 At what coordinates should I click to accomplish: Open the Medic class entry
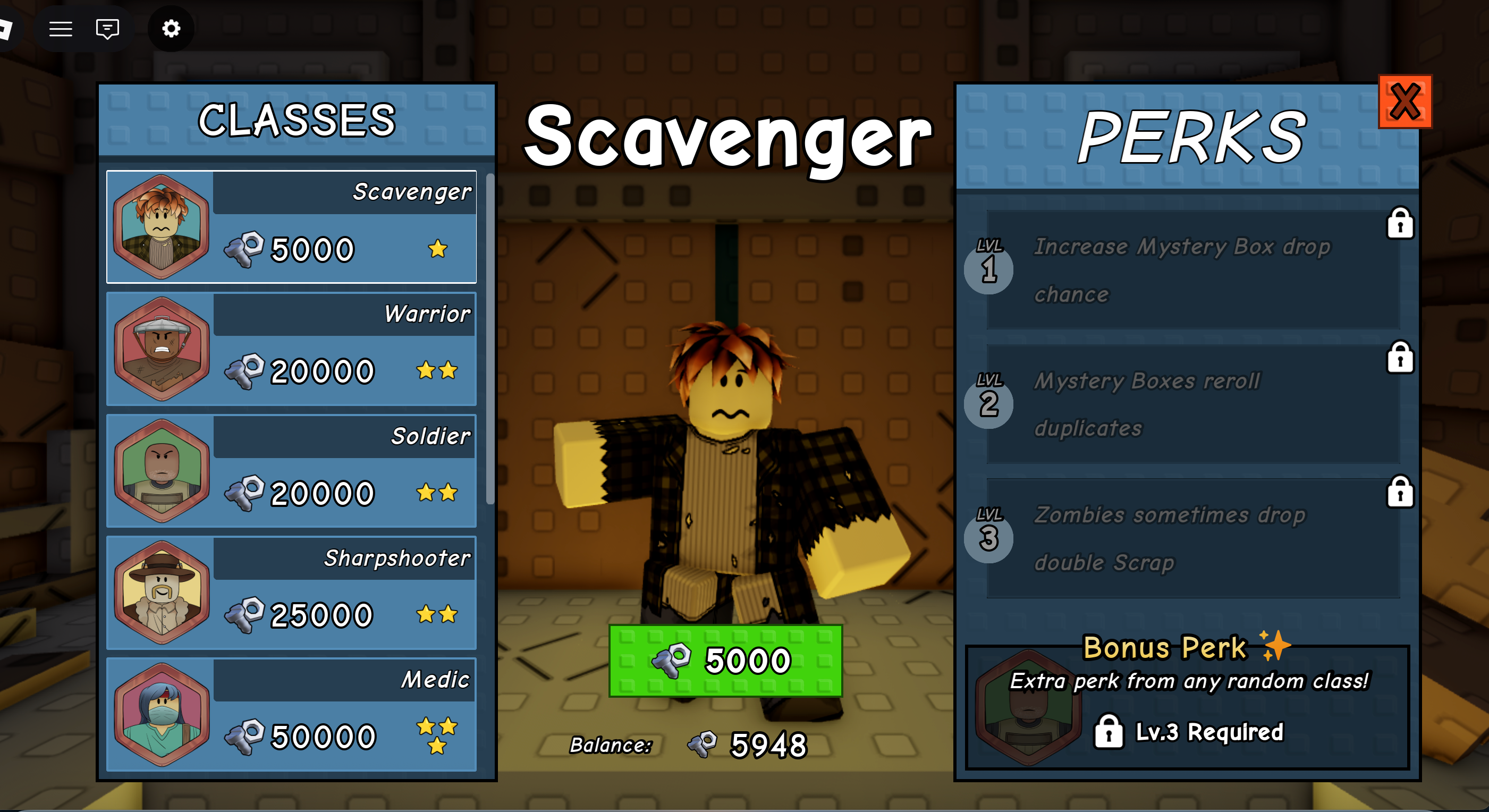point(290,715)
